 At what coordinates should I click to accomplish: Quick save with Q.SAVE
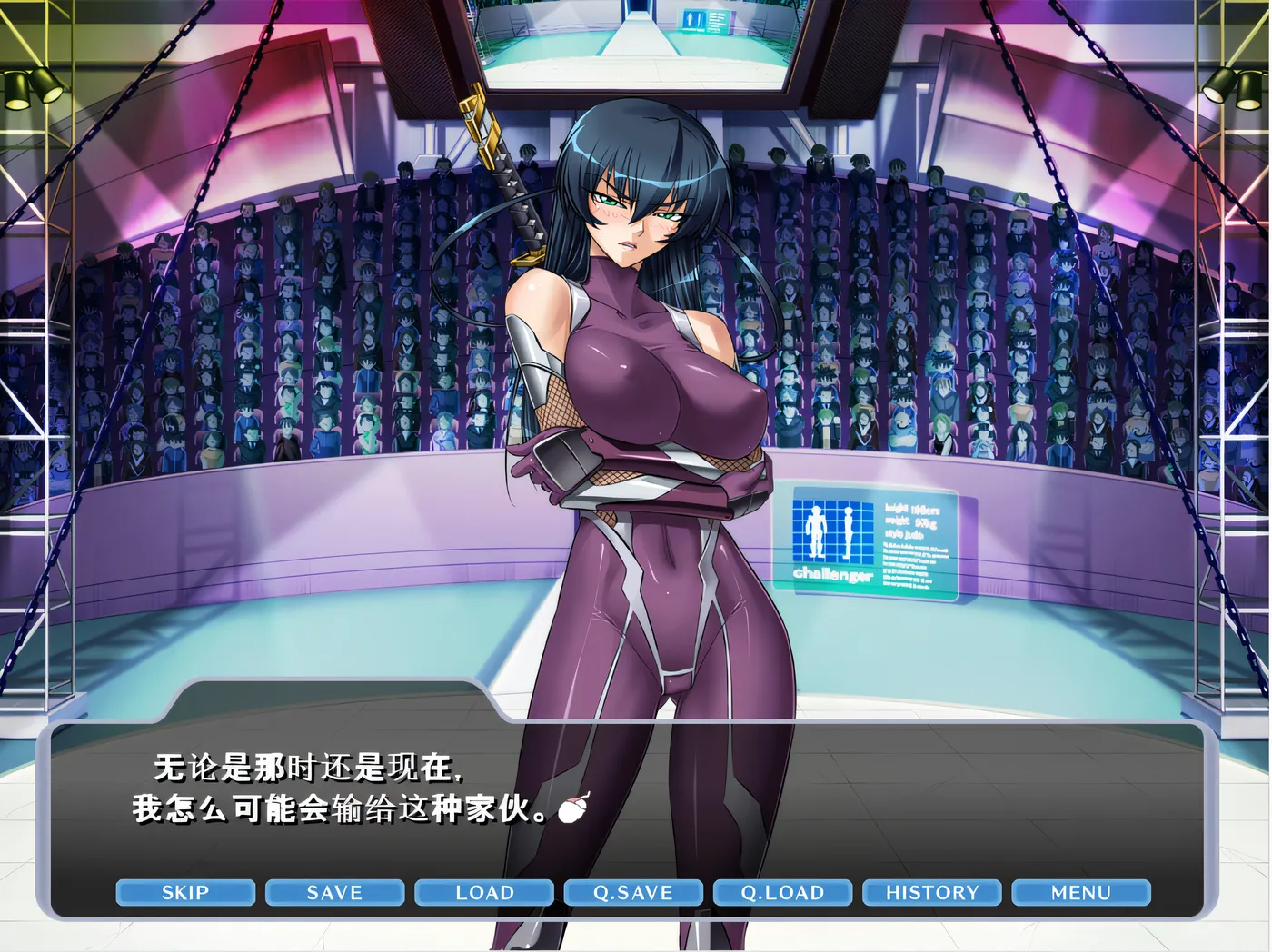point(633,892)
